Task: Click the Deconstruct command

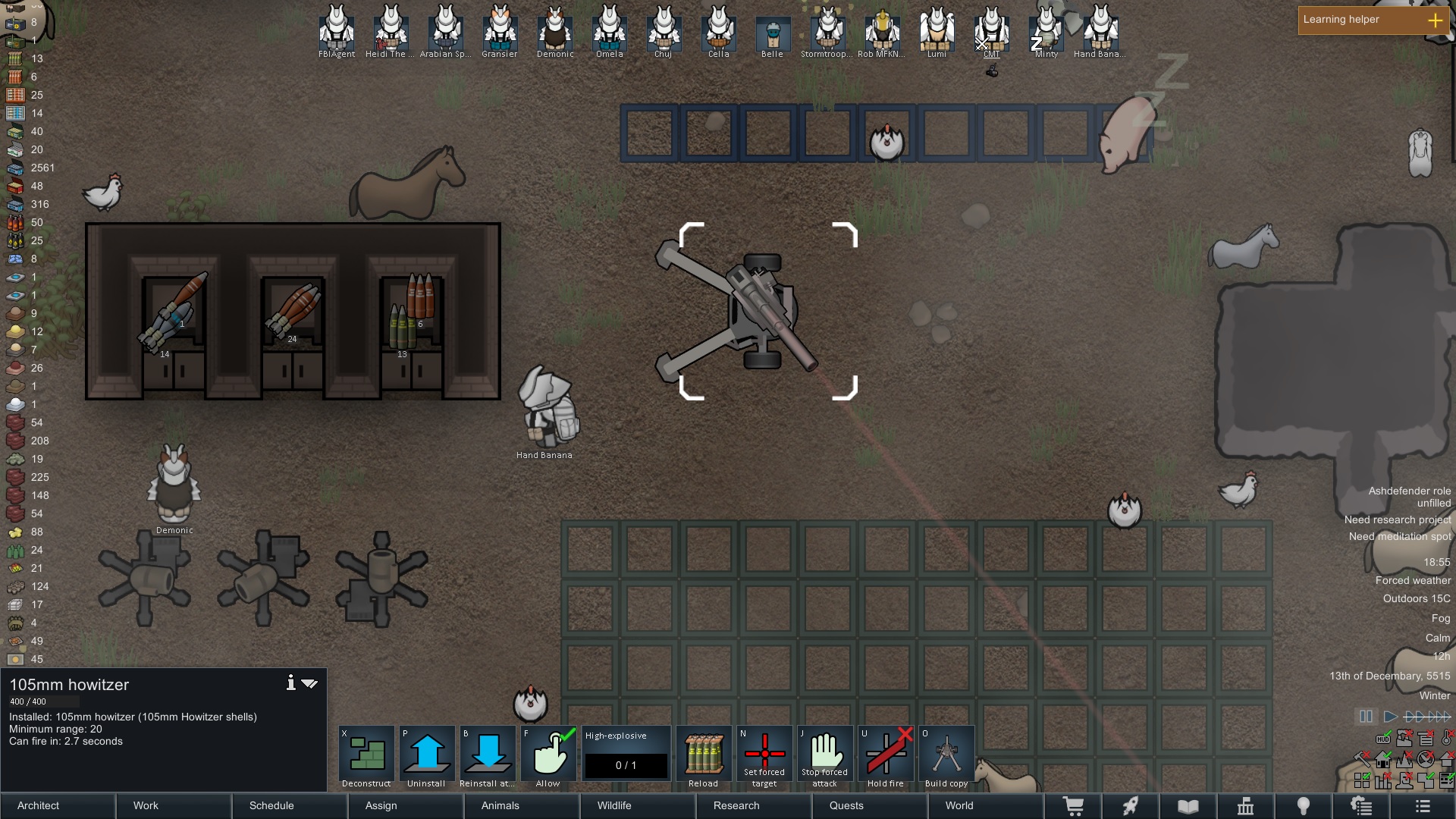Action: point(366,757)
